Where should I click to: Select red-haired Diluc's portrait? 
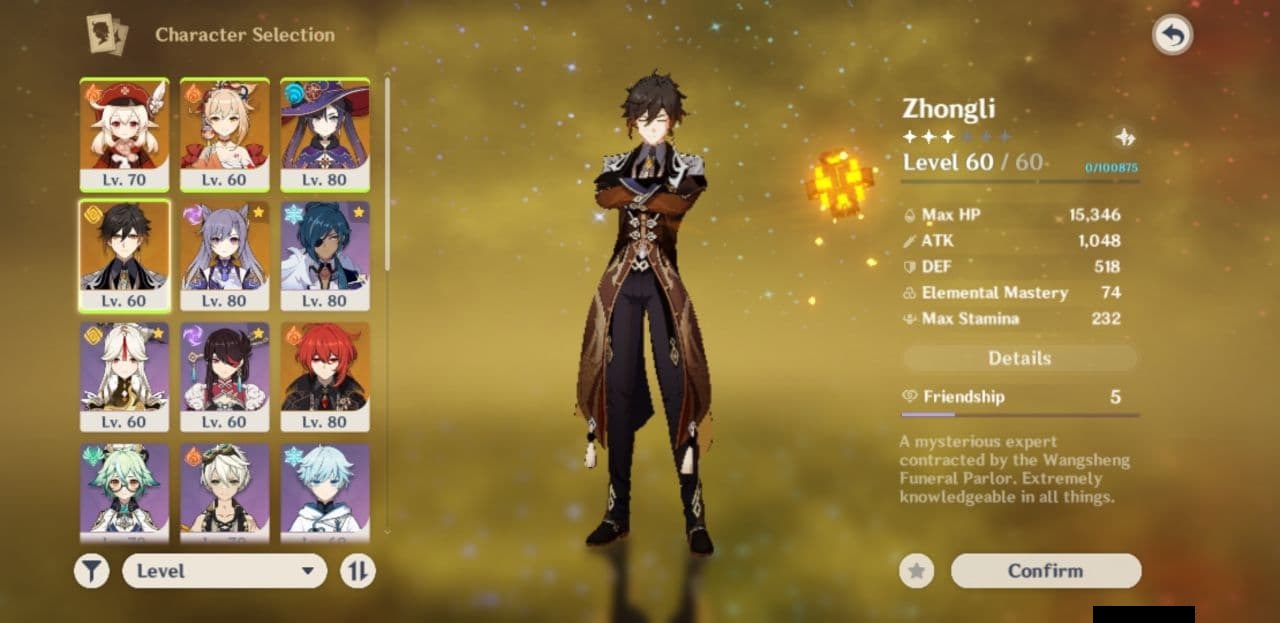325,376
